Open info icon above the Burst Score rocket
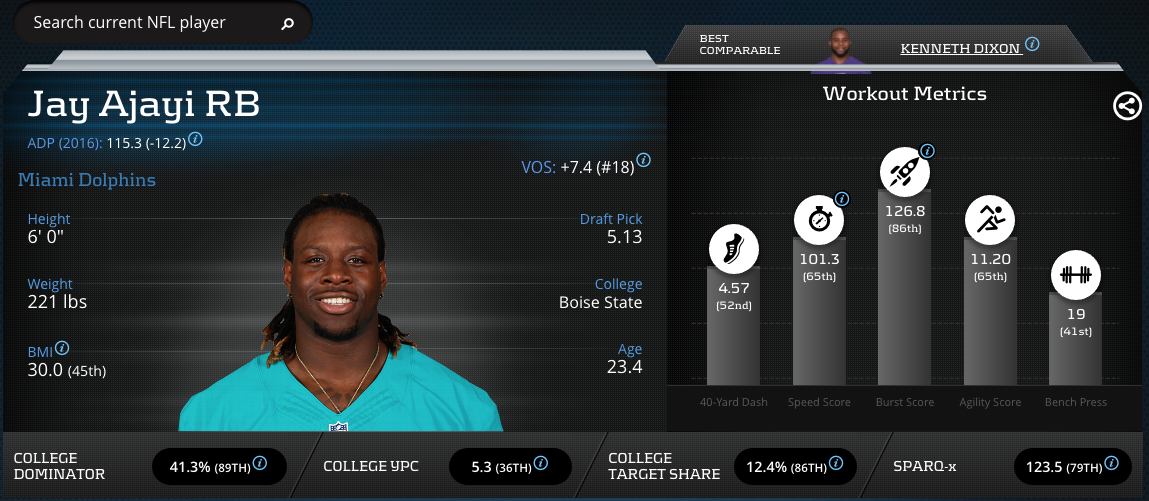1149x501 pixels. point(927,151)
